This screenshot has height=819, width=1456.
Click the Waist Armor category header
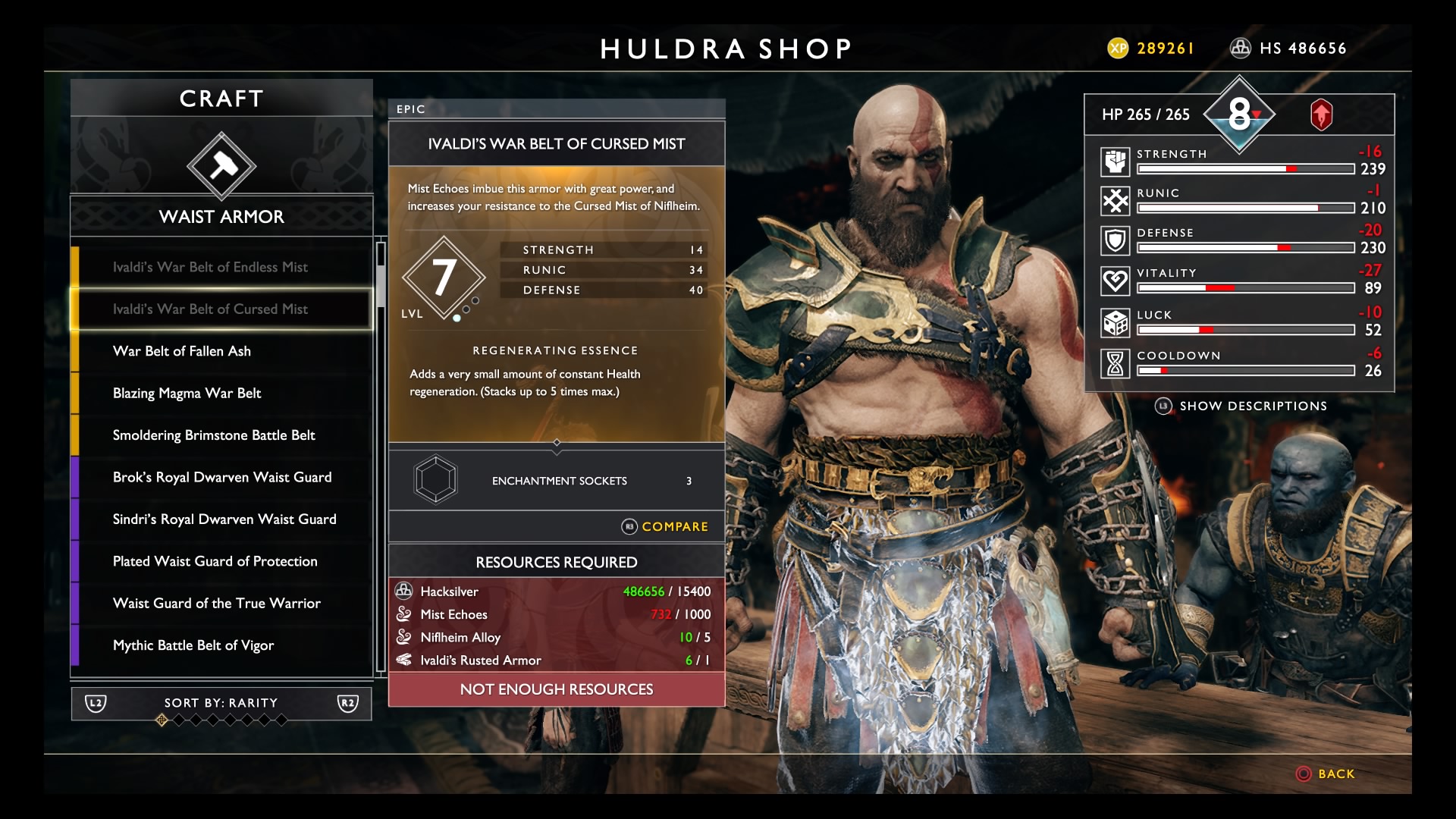point(221,217)
